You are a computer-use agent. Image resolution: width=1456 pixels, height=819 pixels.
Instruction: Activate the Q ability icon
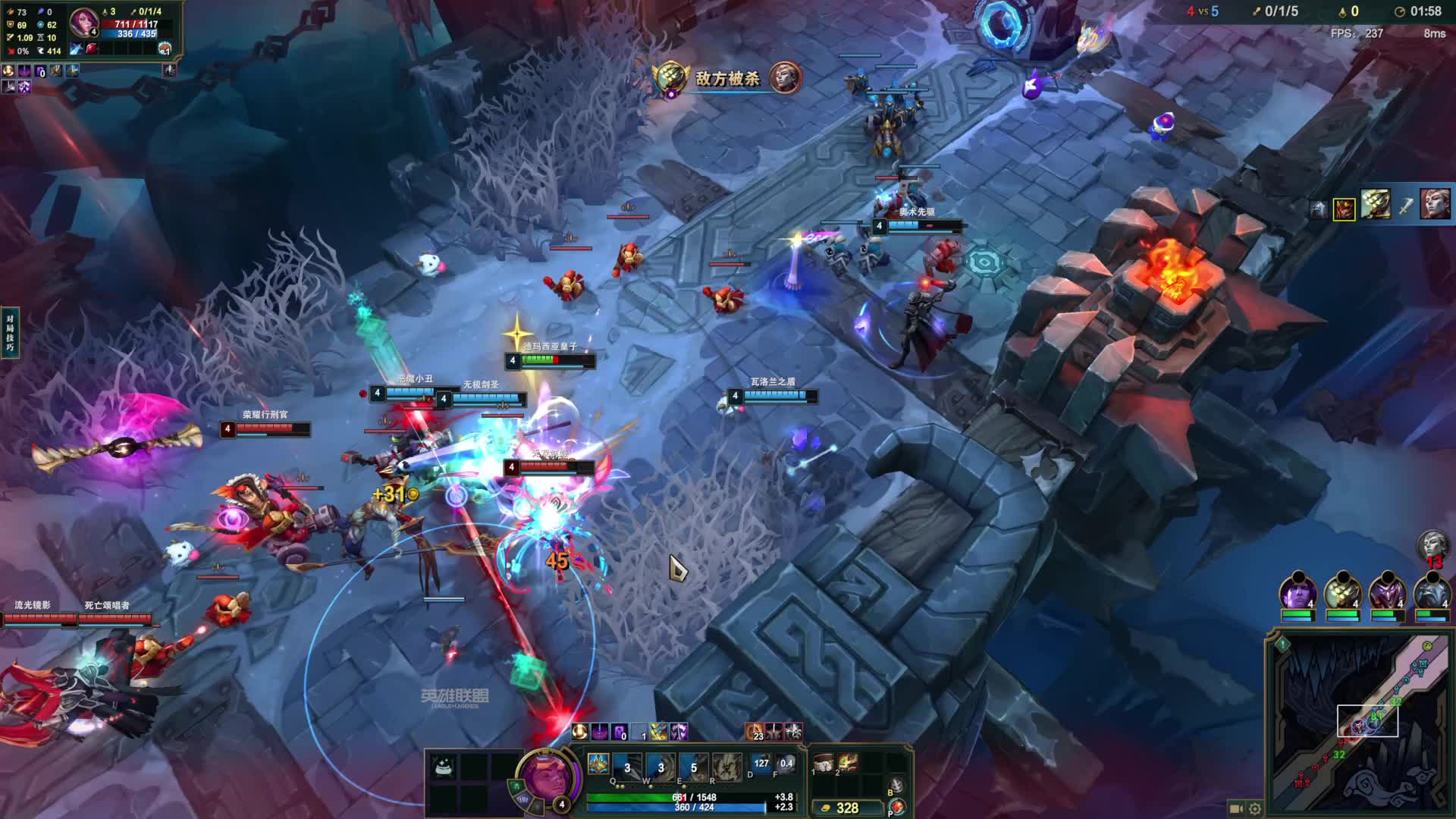click(x=628, y=767)
